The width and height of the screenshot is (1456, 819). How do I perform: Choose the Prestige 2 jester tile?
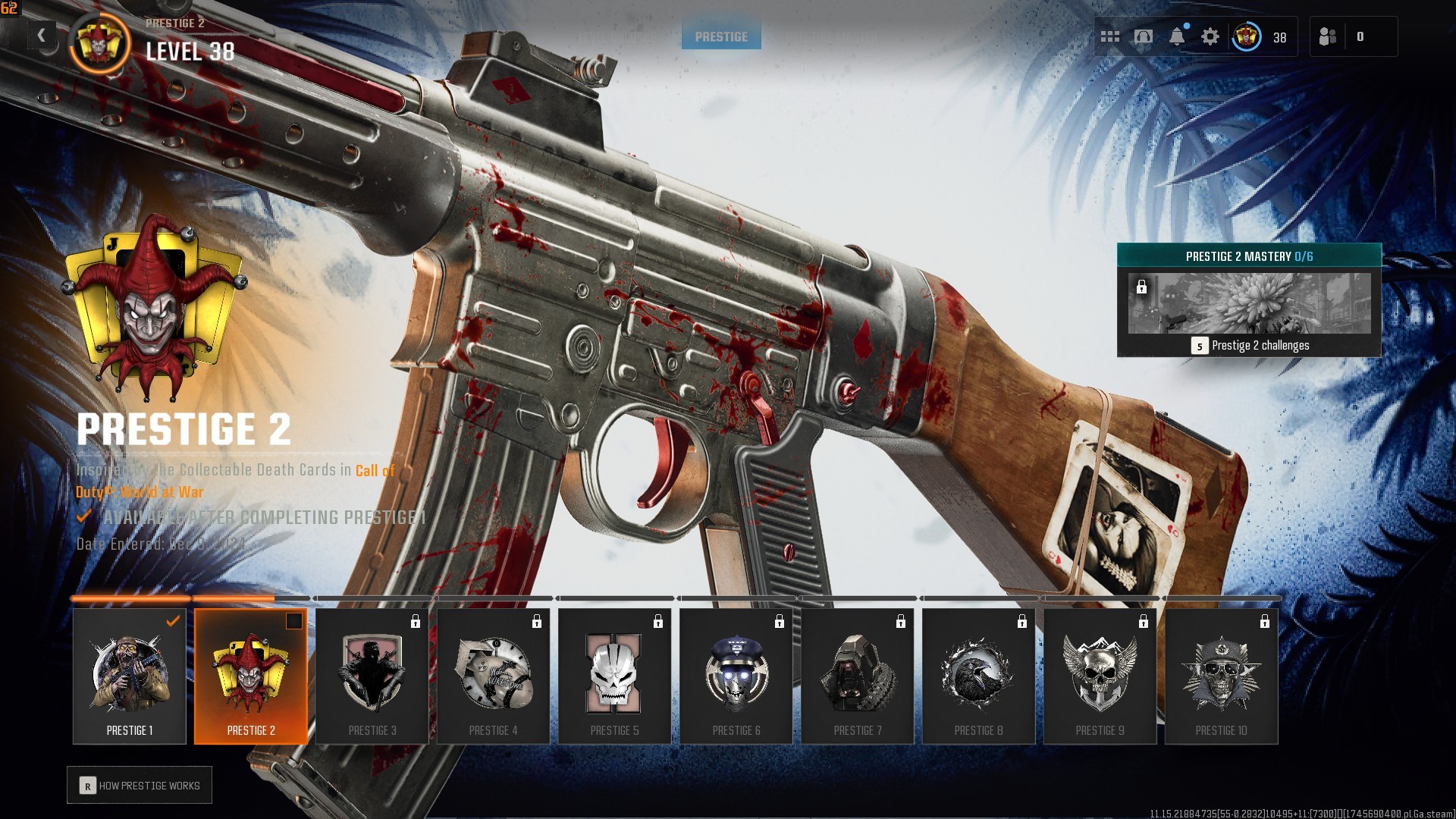click(251, 676)
